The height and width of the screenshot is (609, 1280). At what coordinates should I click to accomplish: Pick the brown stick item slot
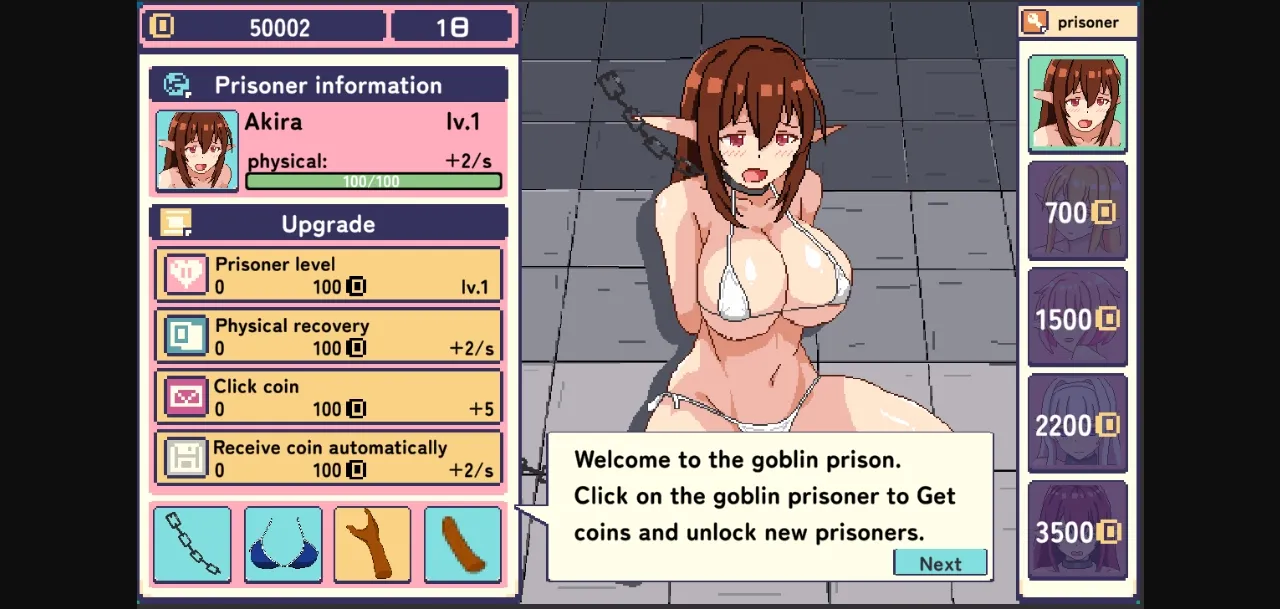(x=462, y=545)
